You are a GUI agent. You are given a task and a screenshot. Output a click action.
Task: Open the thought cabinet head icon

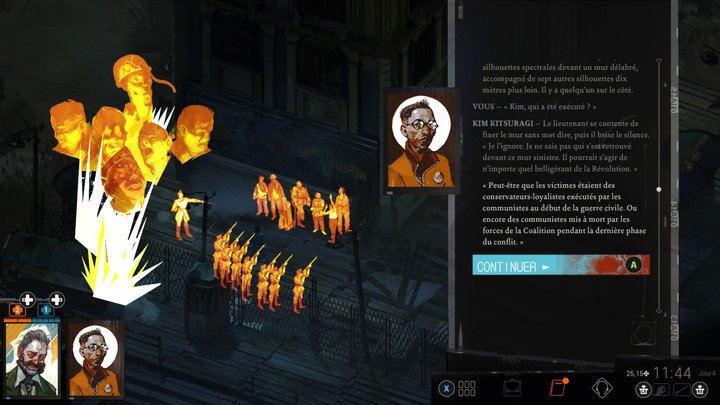(x=602, y=388)
